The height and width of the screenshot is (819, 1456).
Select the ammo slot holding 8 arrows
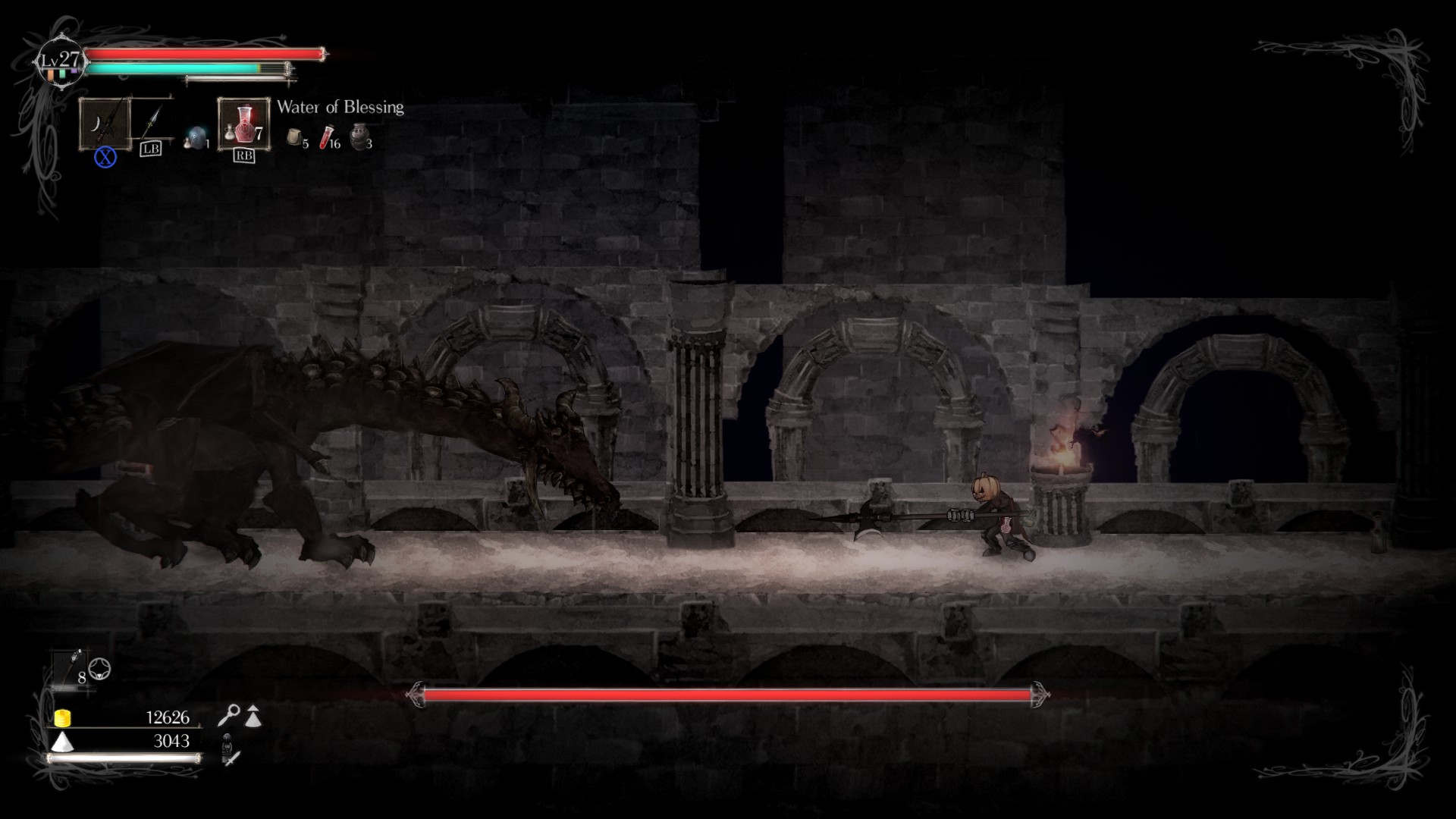coord(74,669)
